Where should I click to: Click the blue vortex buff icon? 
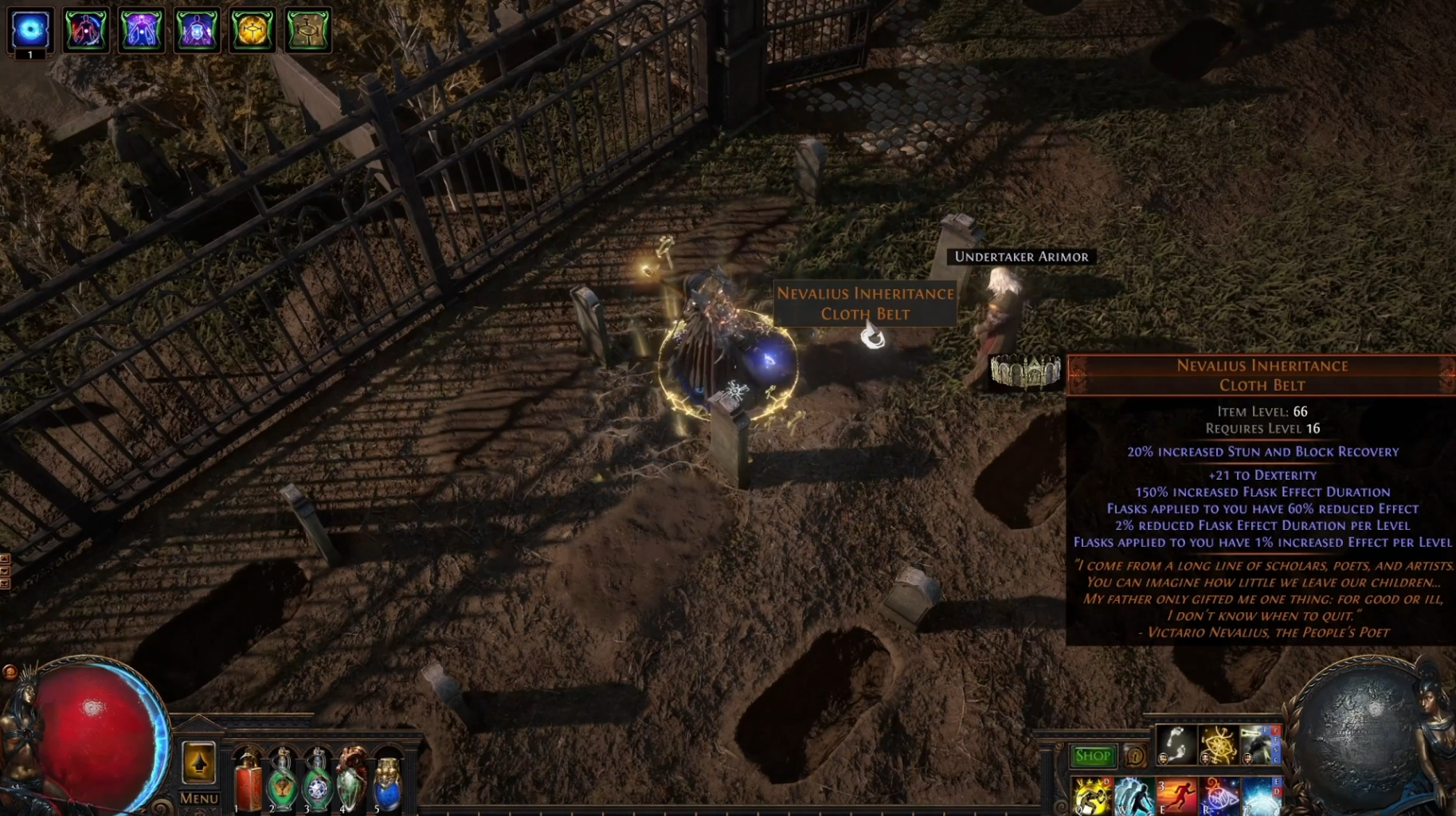point(30,29)
